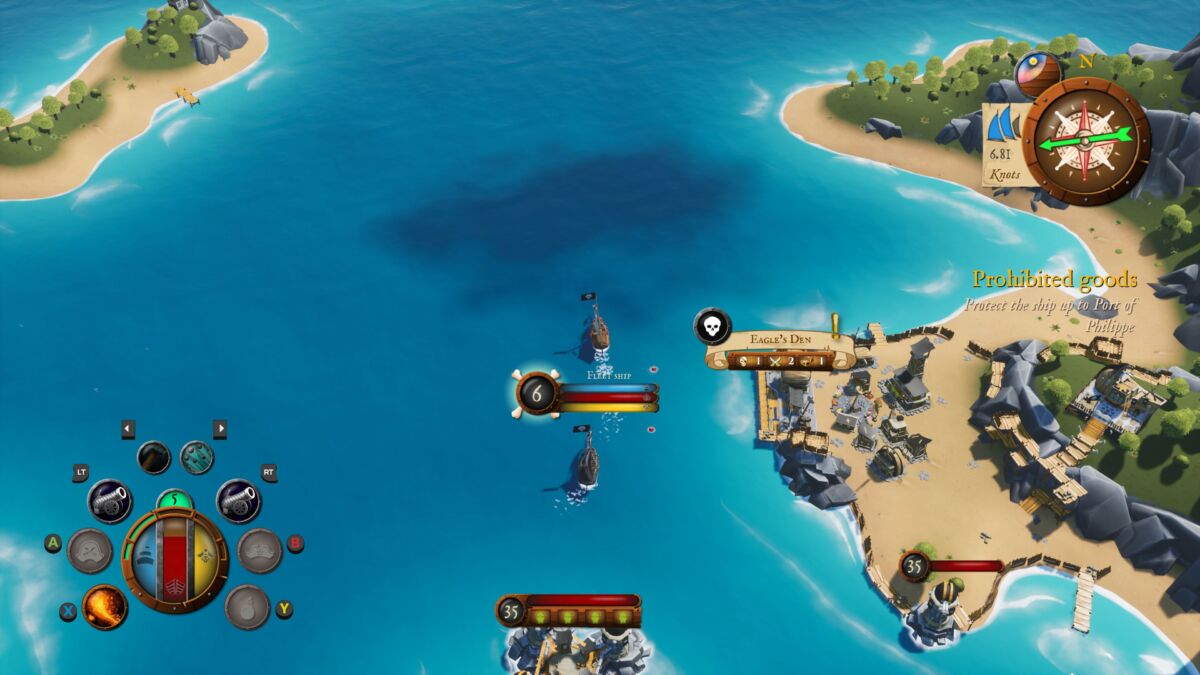1200x675 pixels.
Task: Fire the left broadside cannon
Action: (110, 501)
